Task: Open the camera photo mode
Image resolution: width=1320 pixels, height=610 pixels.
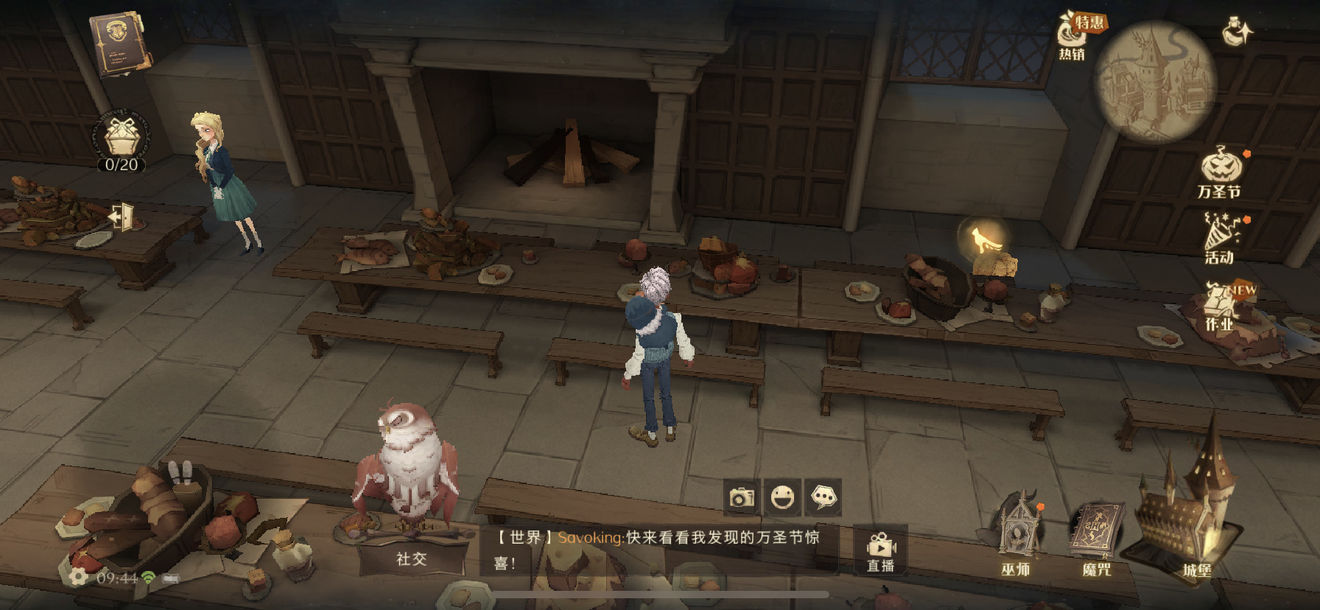Action: tap(741, 497)
